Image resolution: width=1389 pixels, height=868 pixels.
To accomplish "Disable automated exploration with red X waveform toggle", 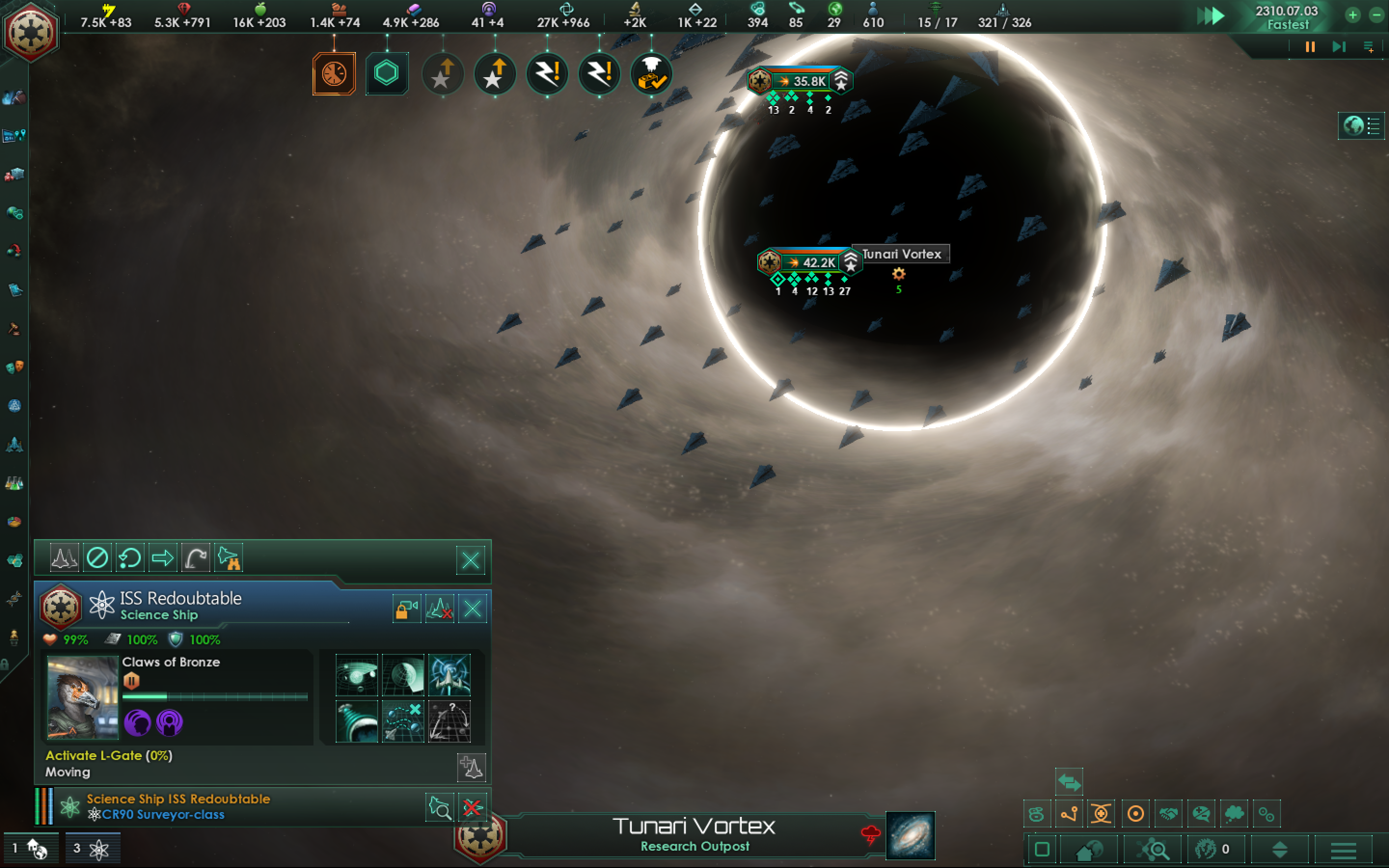I will coord(439,608).
